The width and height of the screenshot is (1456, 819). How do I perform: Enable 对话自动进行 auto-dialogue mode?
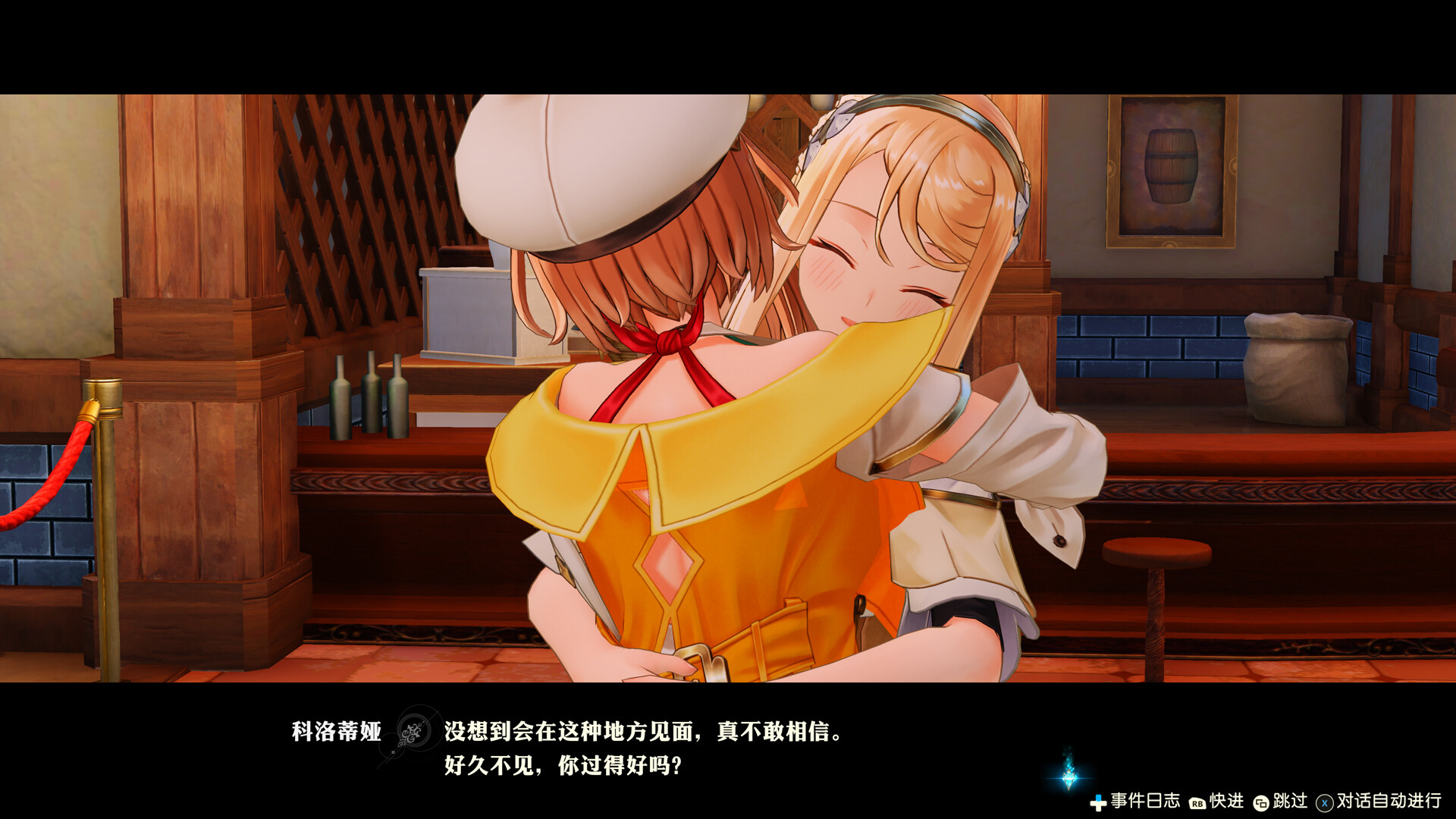1388,802
